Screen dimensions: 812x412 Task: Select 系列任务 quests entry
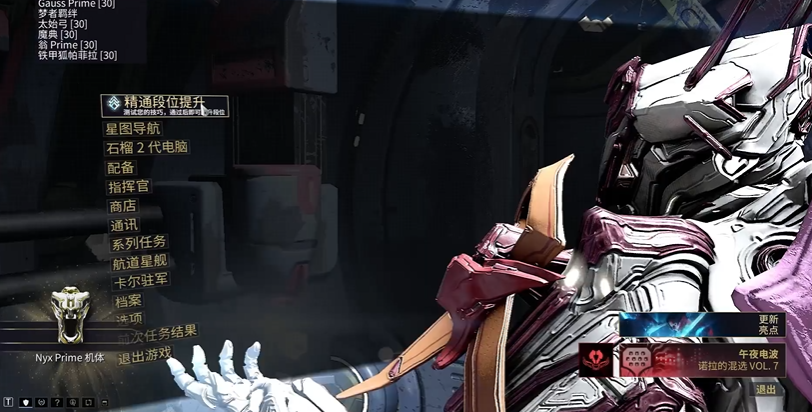point(138,243)
